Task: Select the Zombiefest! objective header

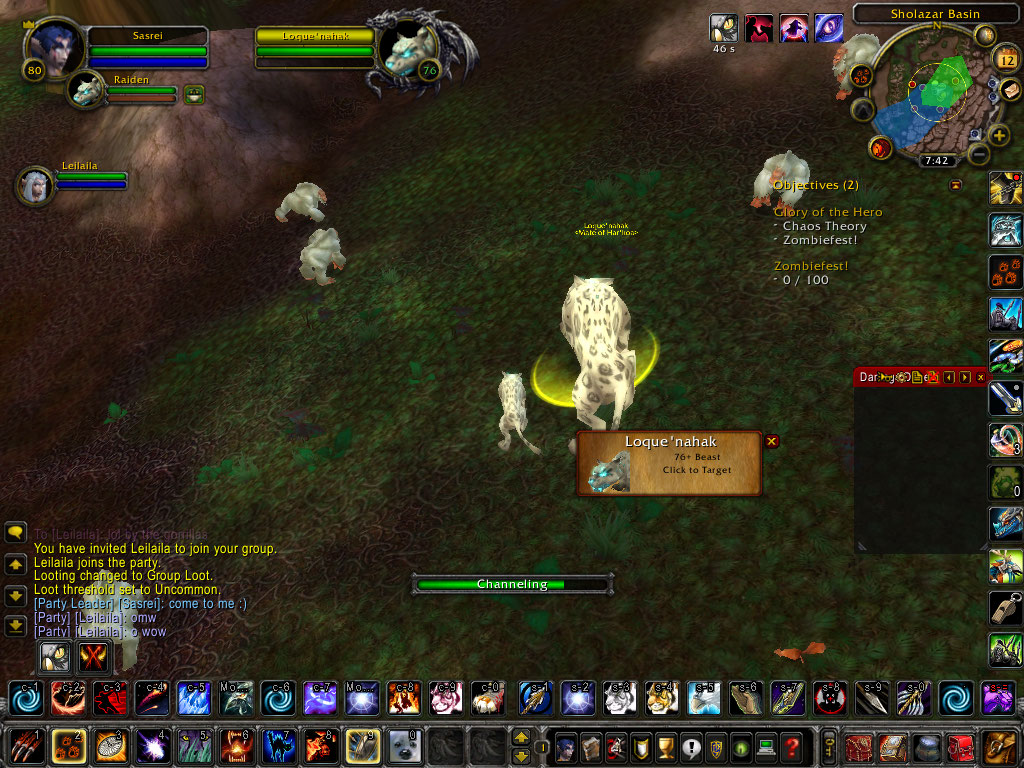Action: point(811,266)
